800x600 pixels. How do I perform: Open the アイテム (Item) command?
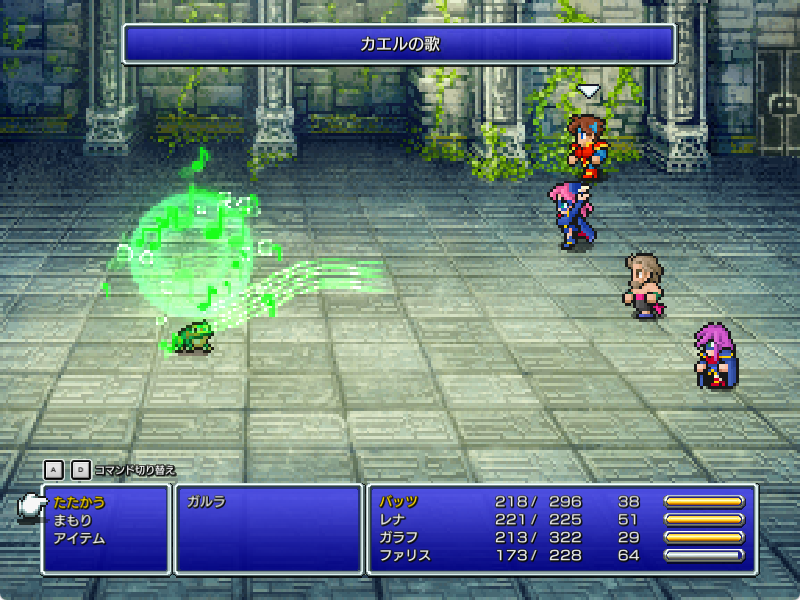click(79, 538)
